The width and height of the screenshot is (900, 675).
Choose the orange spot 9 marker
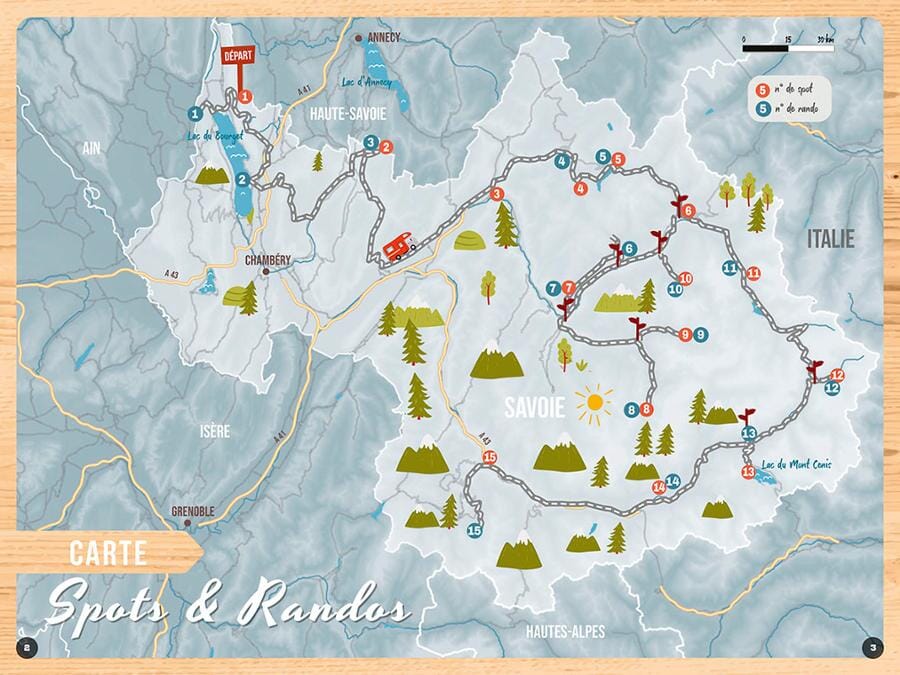click(685, 335)
